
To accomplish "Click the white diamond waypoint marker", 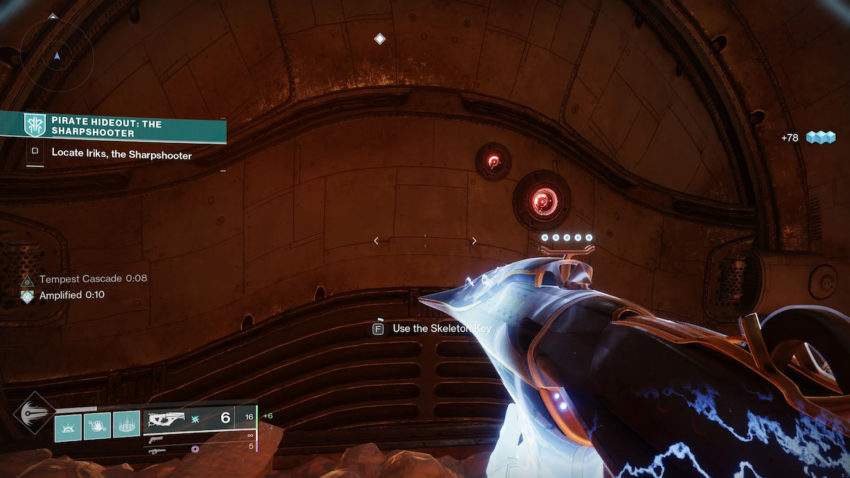I will click(x=379, y=39).
